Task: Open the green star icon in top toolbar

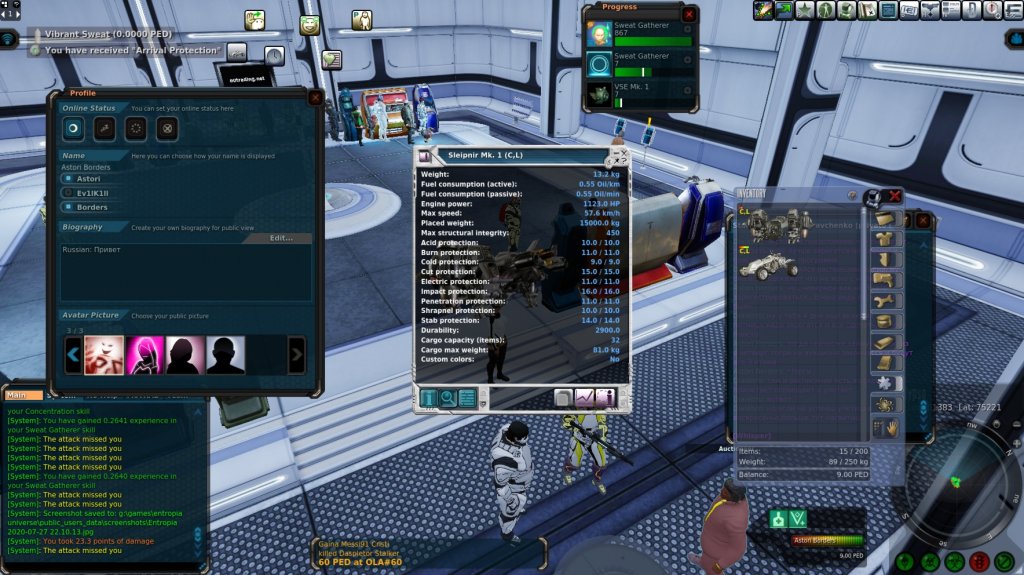Action: click(806, 10)
